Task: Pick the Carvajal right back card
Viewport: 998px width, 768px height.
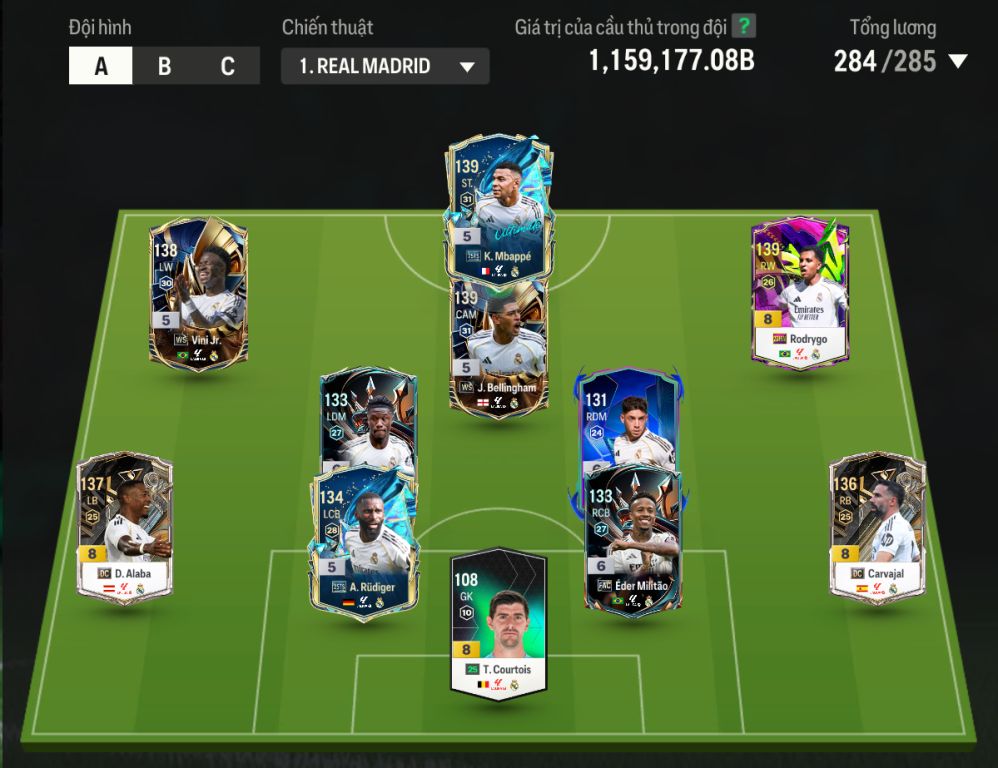Action: pos(877,527)
